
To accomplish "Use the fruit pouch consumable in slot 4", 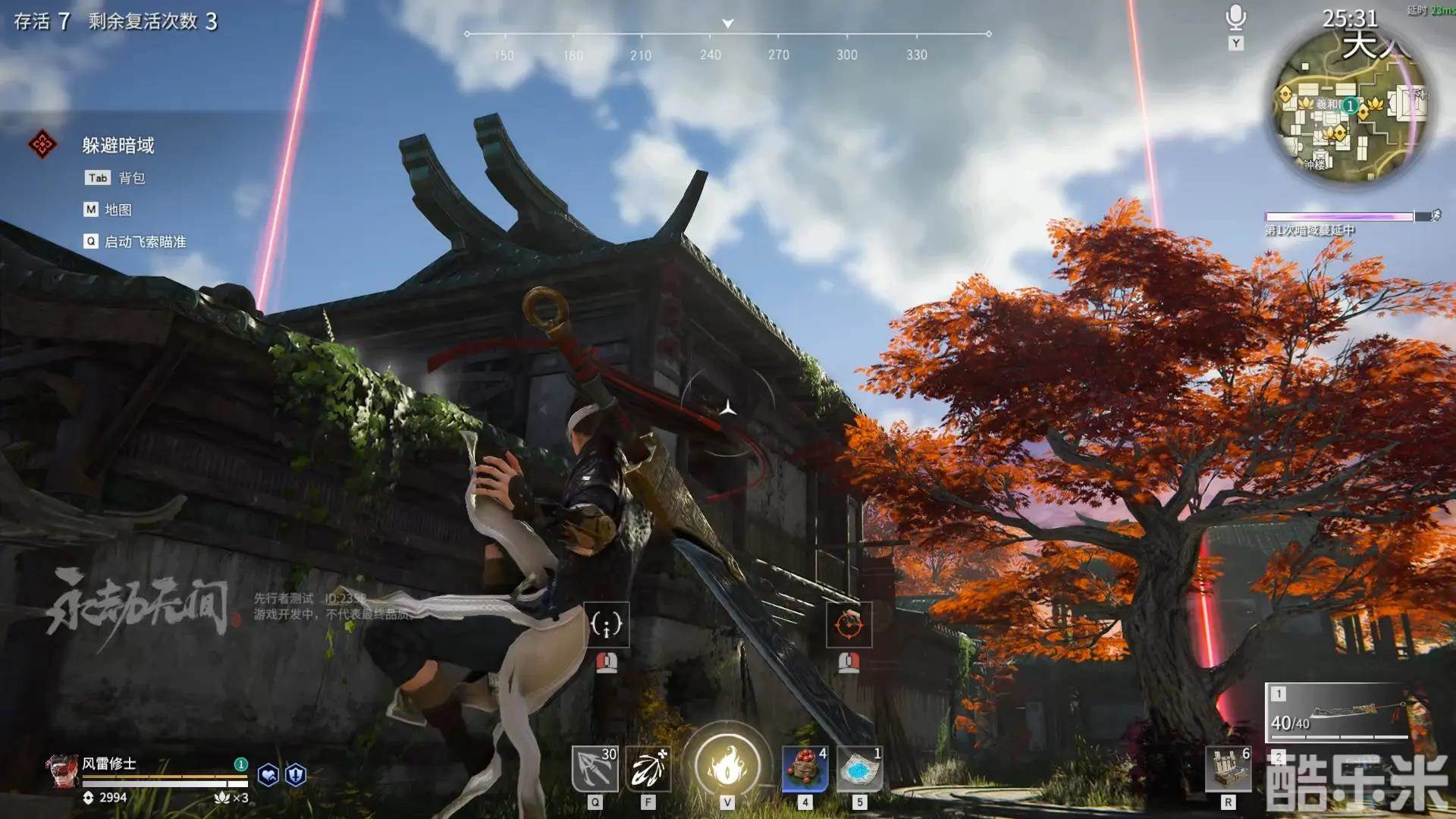I will tap(805, 770).
